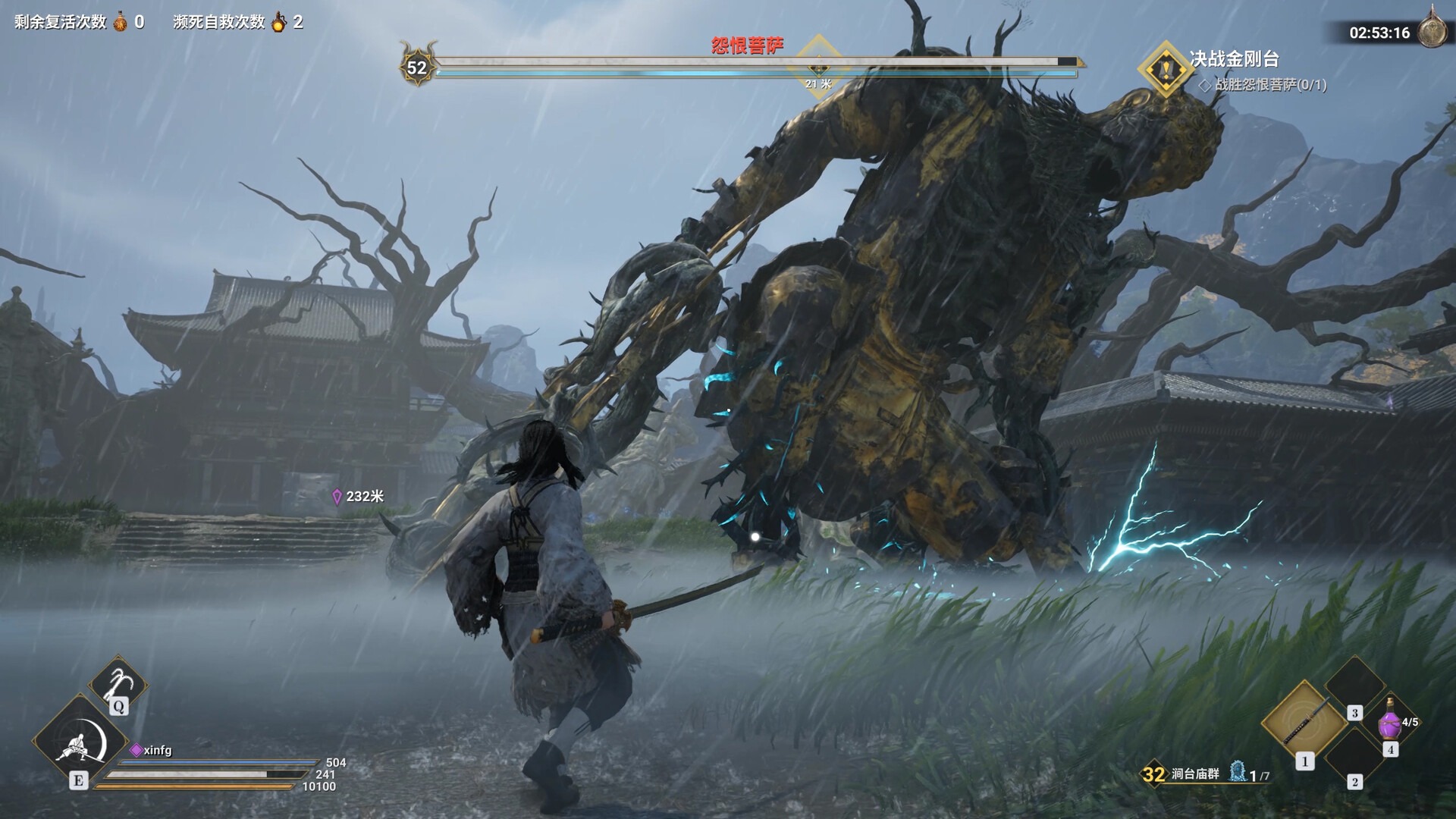The width and height of the screenshot is (1456, 819).
Task: Click the purple 232米 waypoint marker
Action: click(337, 497)
